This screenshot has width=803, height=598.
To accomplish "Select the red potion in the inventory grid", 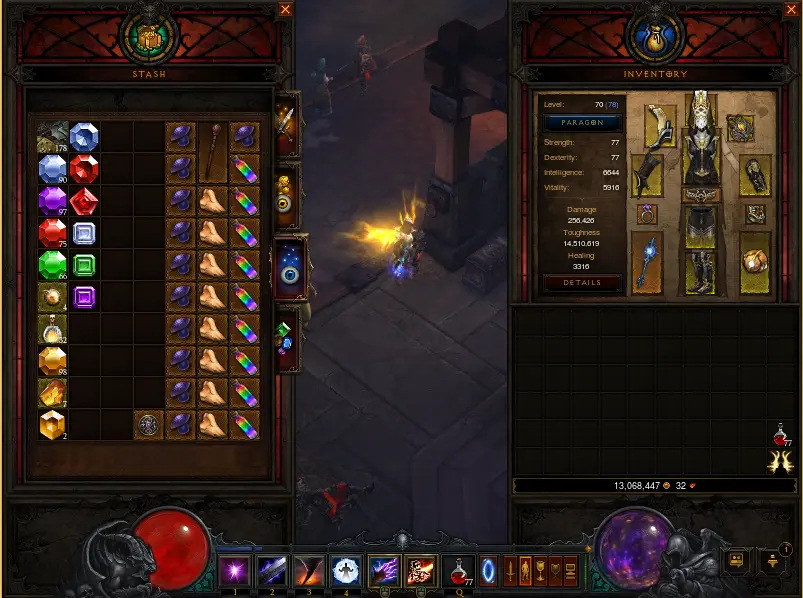I will point(781,436).
